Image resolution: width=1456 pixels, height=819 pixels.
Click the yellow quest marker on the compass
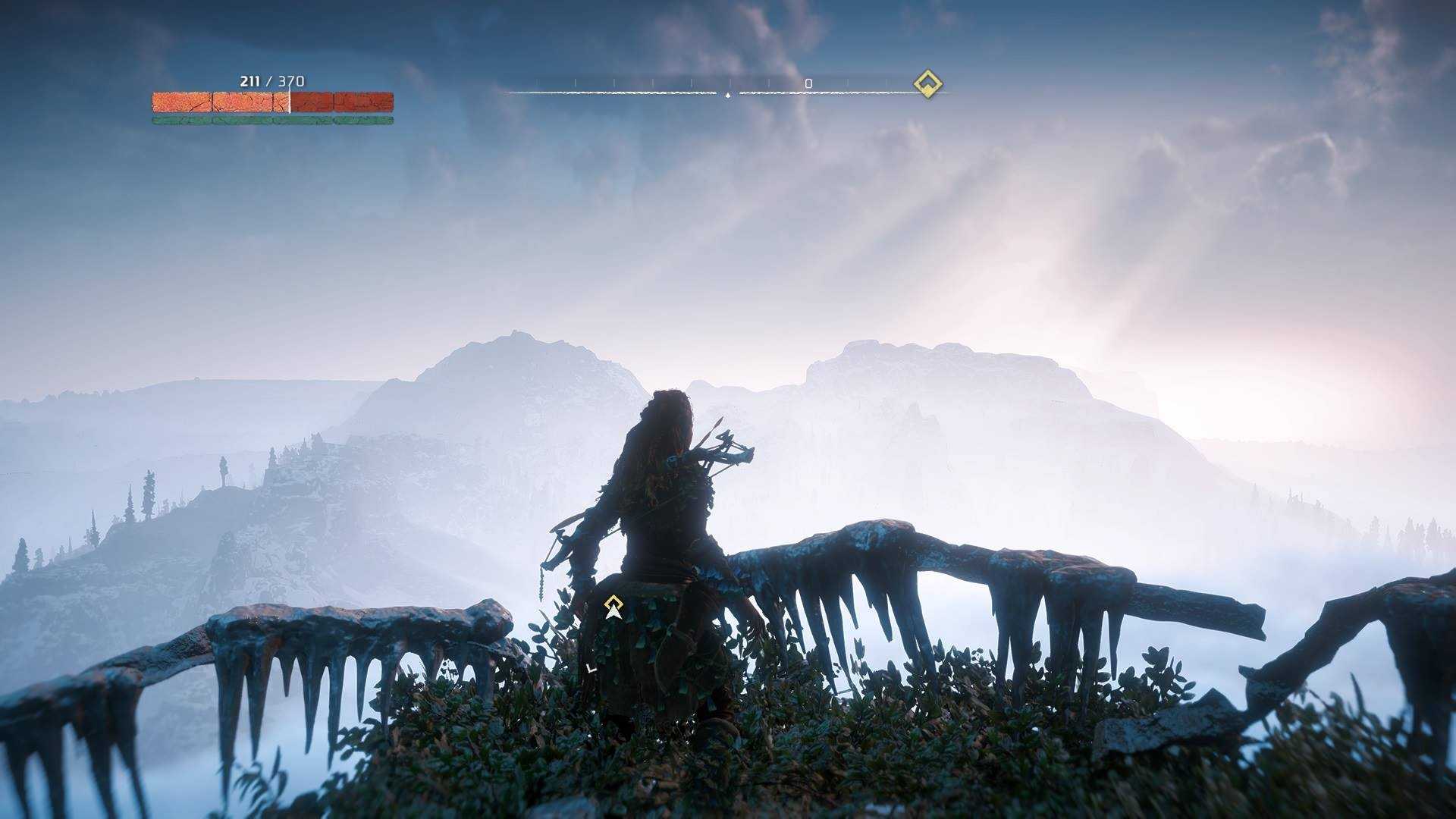click(x=927, y=83)
